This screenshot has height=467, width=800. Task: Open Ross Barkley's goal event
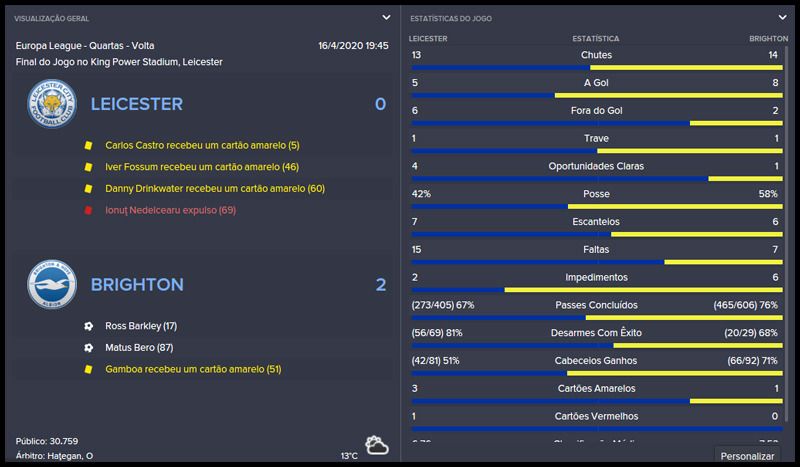coord(141,326)
